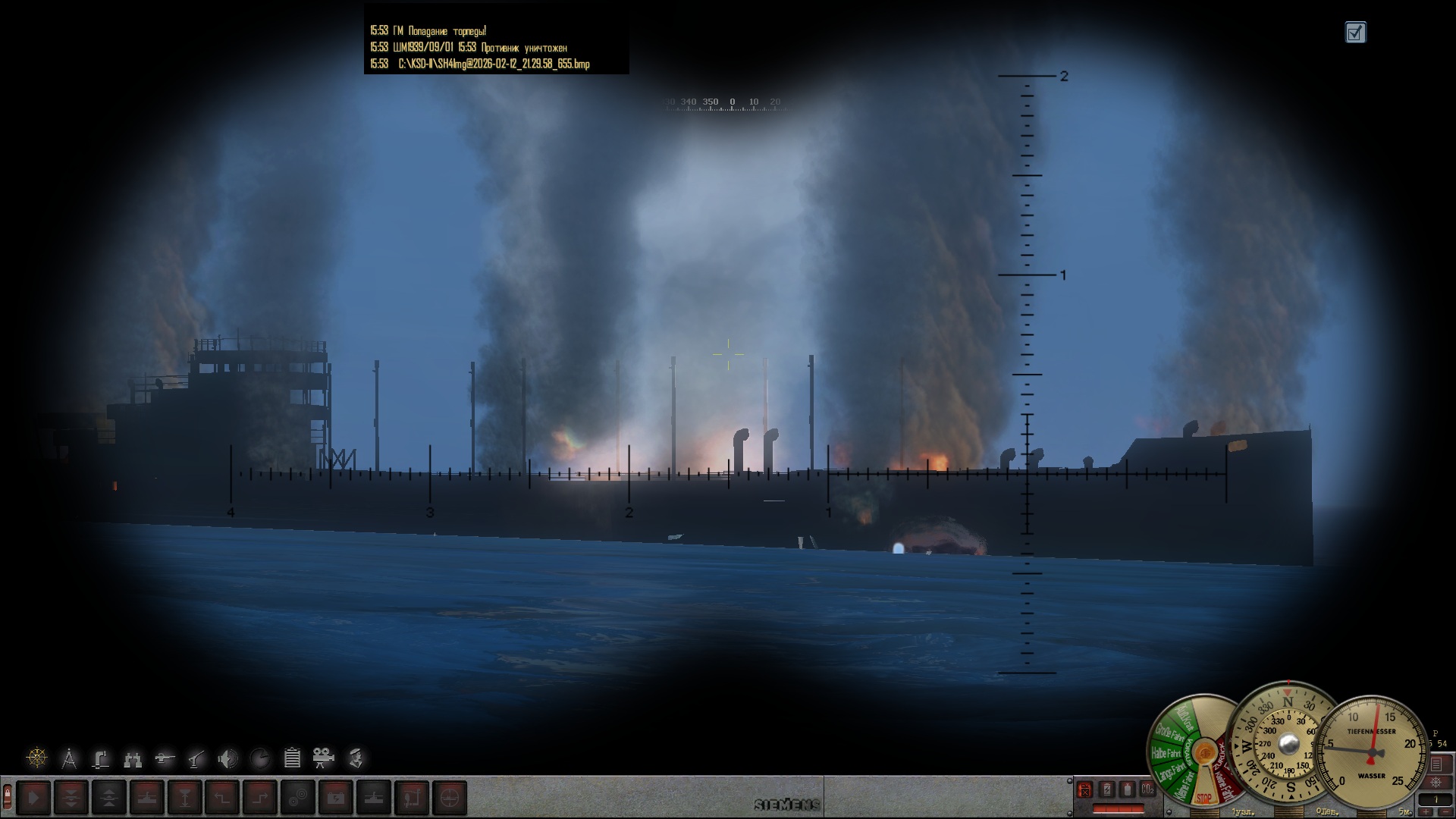Viewport: 1456px width, 819px height.
Task: Activate the film camera free view
Action: pos(324,758)
